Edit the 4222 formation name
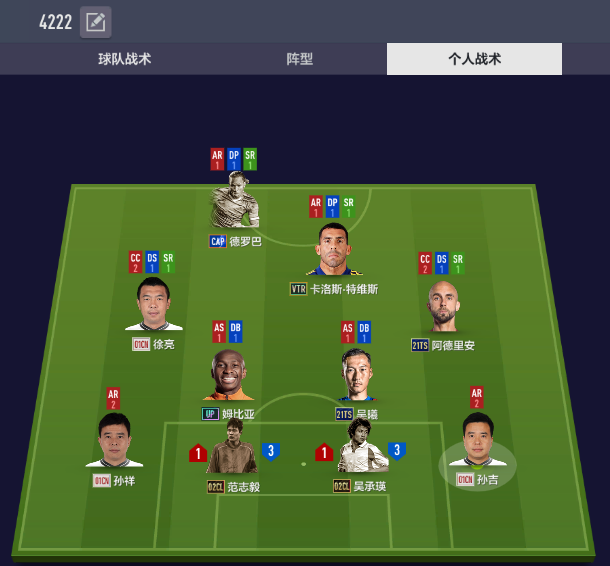 pyautogui.click(x=95, y=21)
